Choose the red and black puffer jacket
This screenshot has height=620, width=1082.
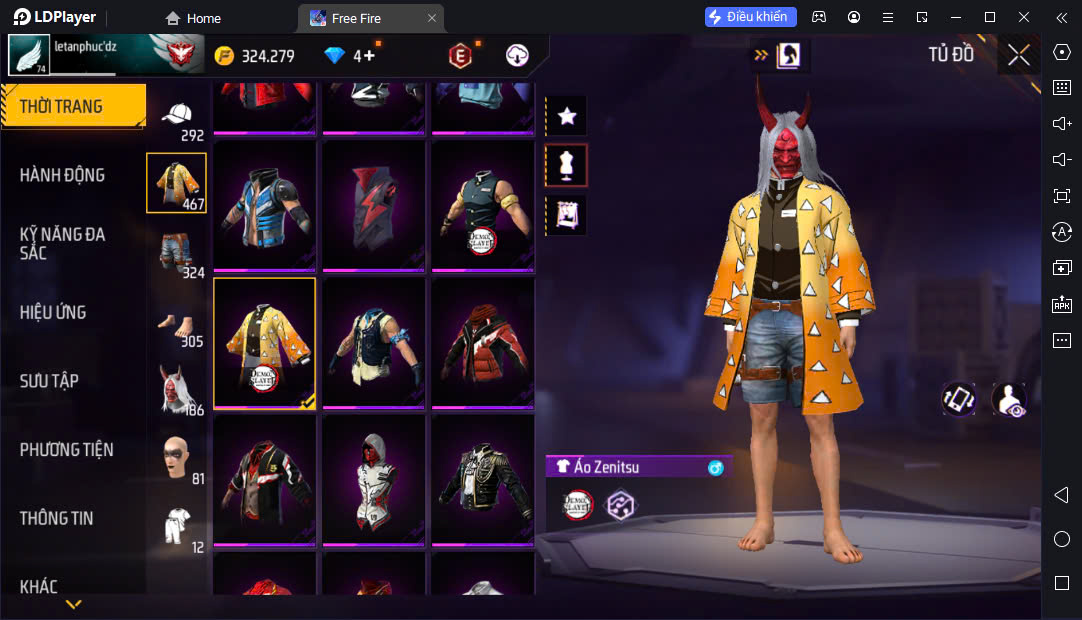point(482,343)
